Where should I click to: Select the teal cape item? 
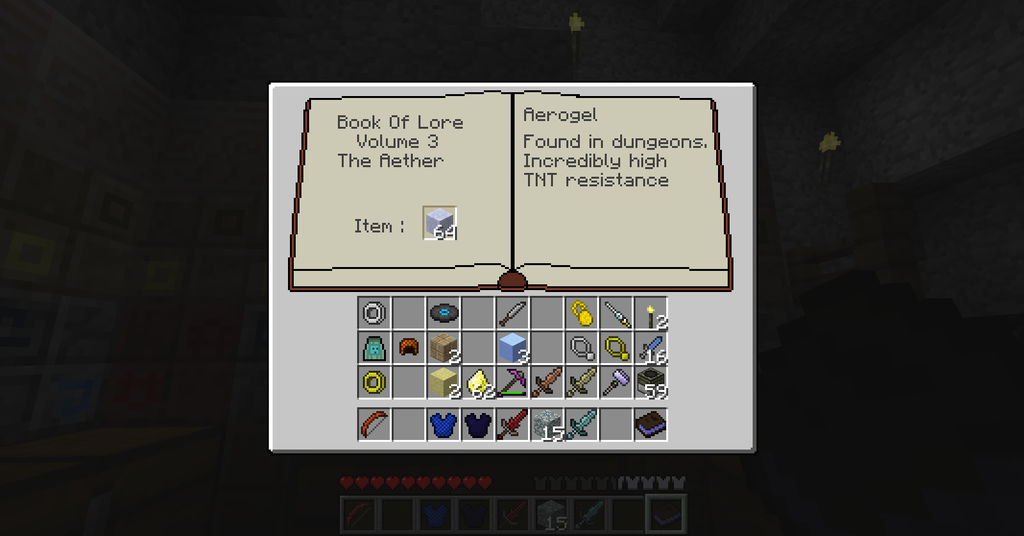374,347
